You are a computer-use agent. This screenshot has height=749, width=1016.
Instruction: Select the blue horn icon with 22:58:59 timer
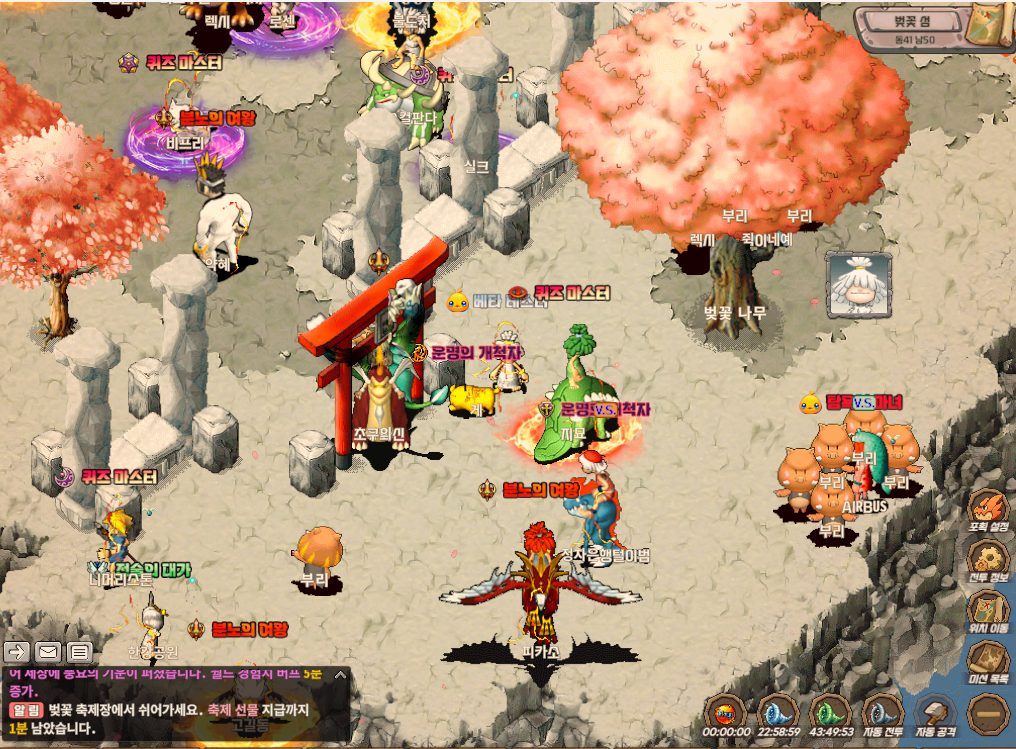click(x=777, y=714)
